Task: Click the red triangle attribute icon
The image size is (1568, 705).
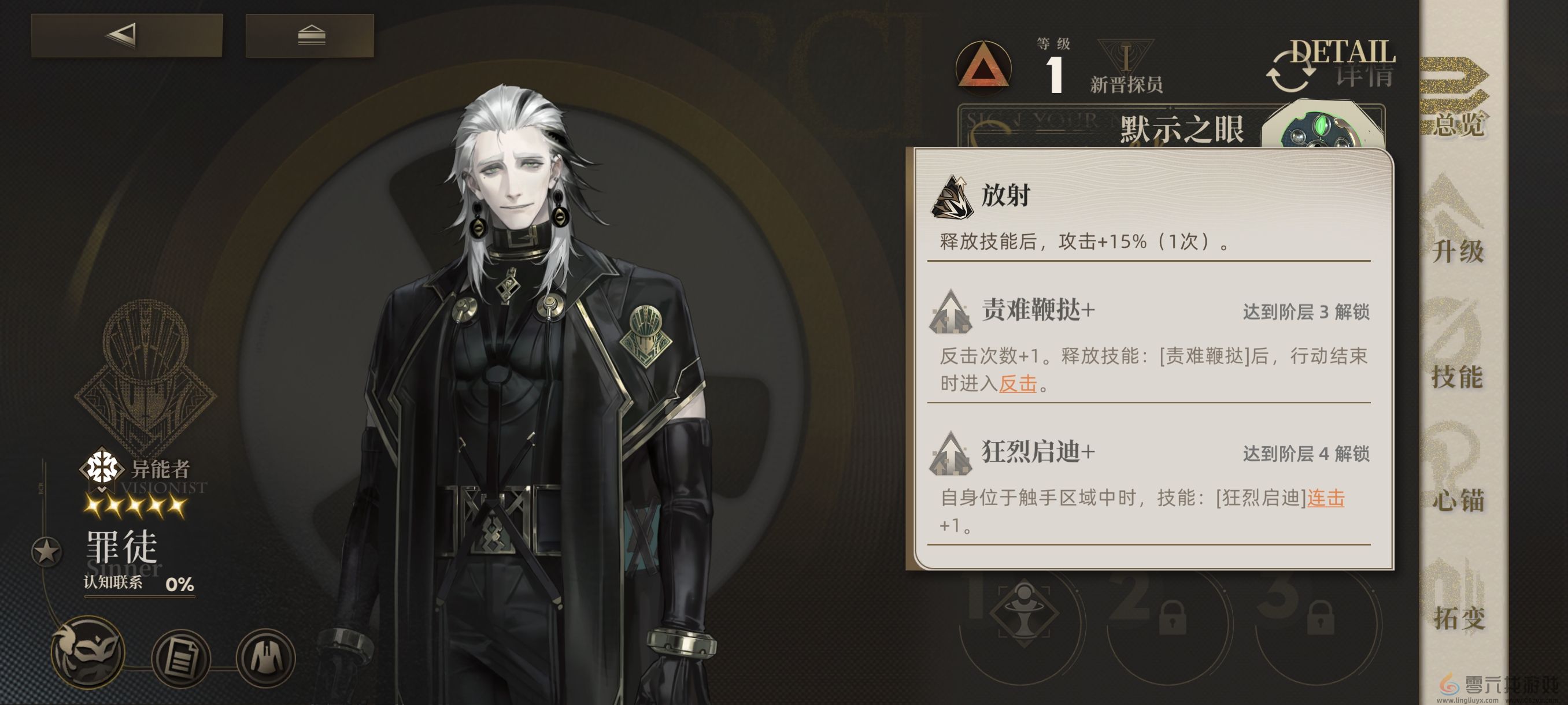Action: 983,68
